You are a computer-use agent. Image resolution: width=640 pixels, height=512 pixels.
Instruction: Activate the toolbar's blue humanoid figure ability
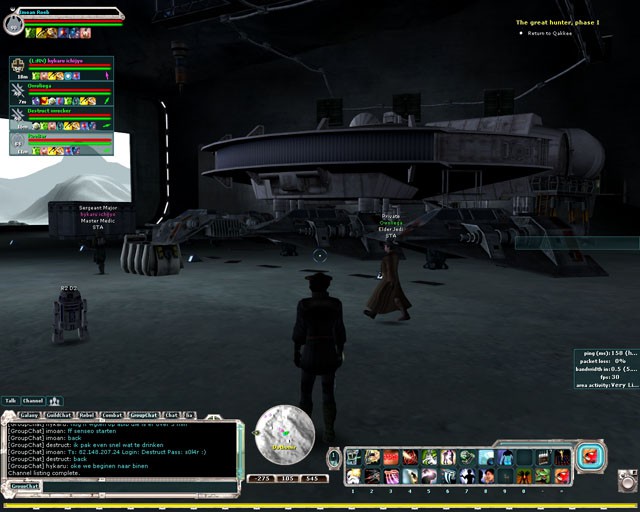[x=506, y=457]
